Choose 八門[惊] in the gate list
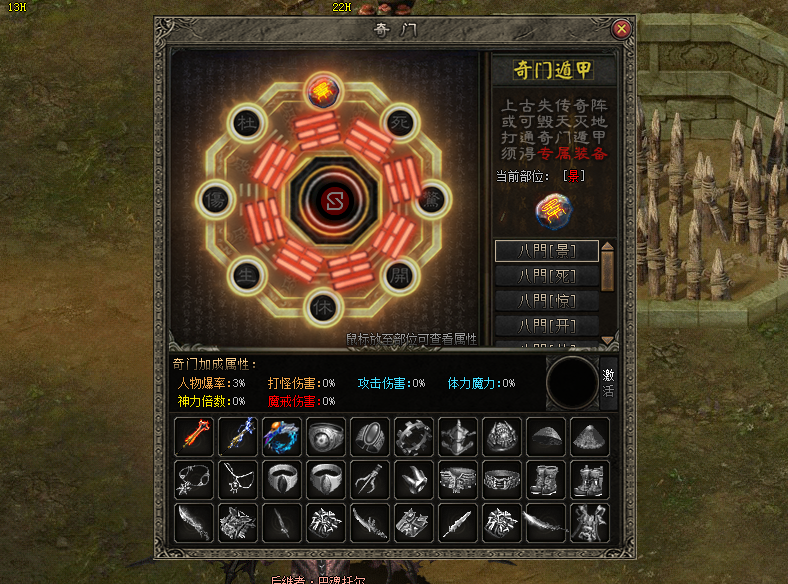Viewport: 788px width, 584px height. tap(546, 301)
